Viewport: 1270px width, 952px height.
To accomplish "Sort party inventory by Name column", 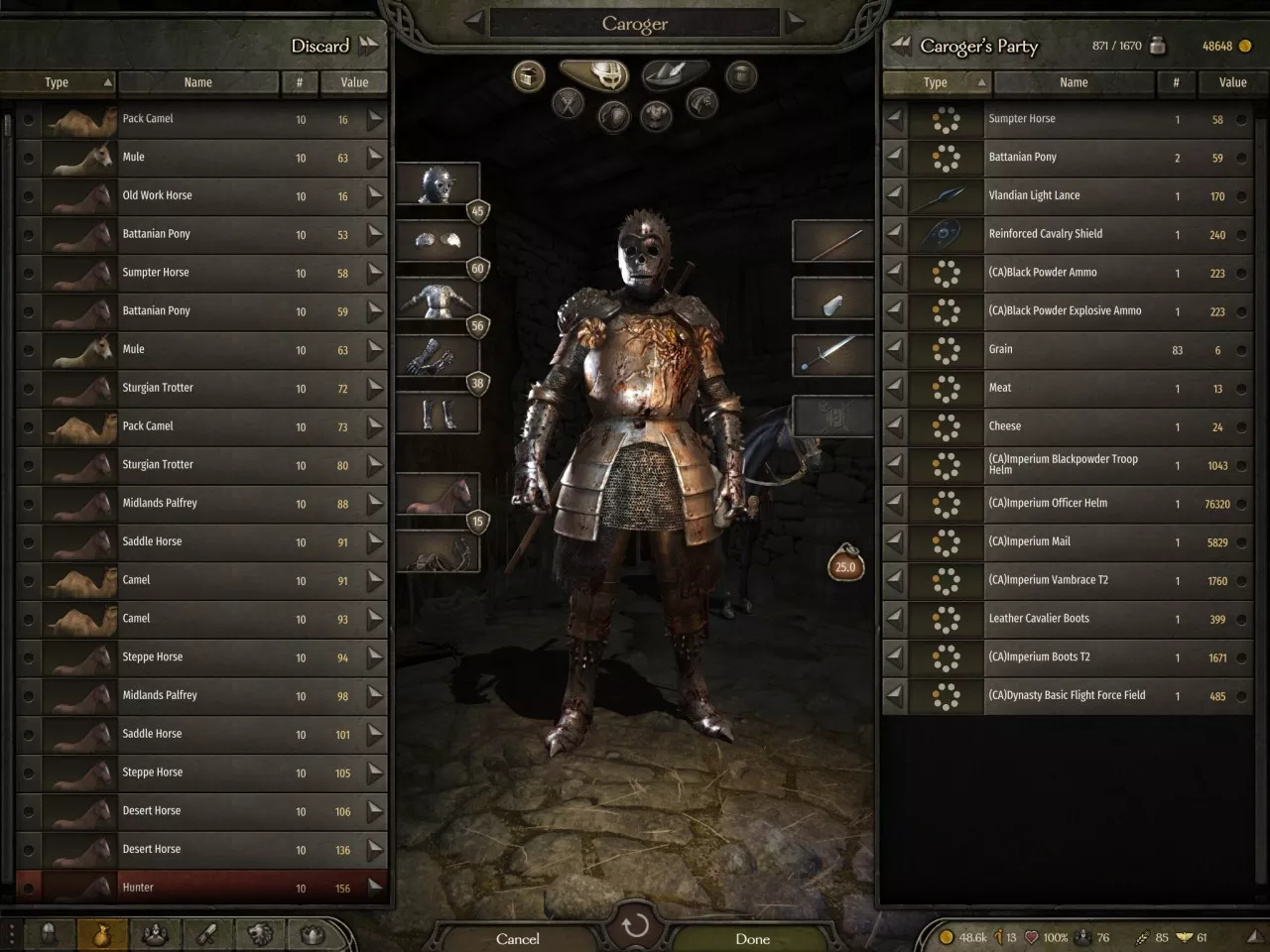I will click(1074, 82).
